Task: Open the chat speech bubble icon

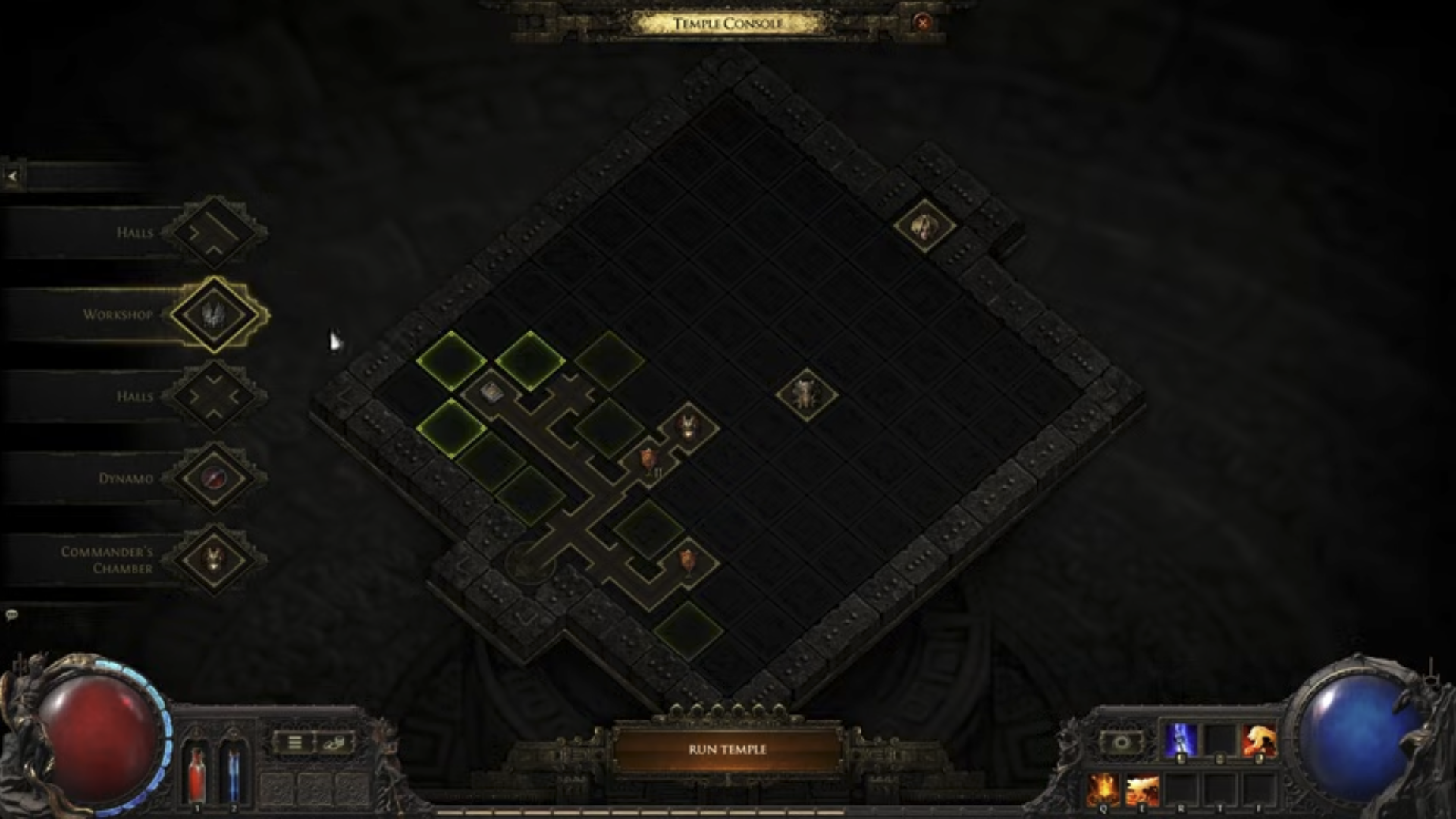Action: click(x=11, y=615)
